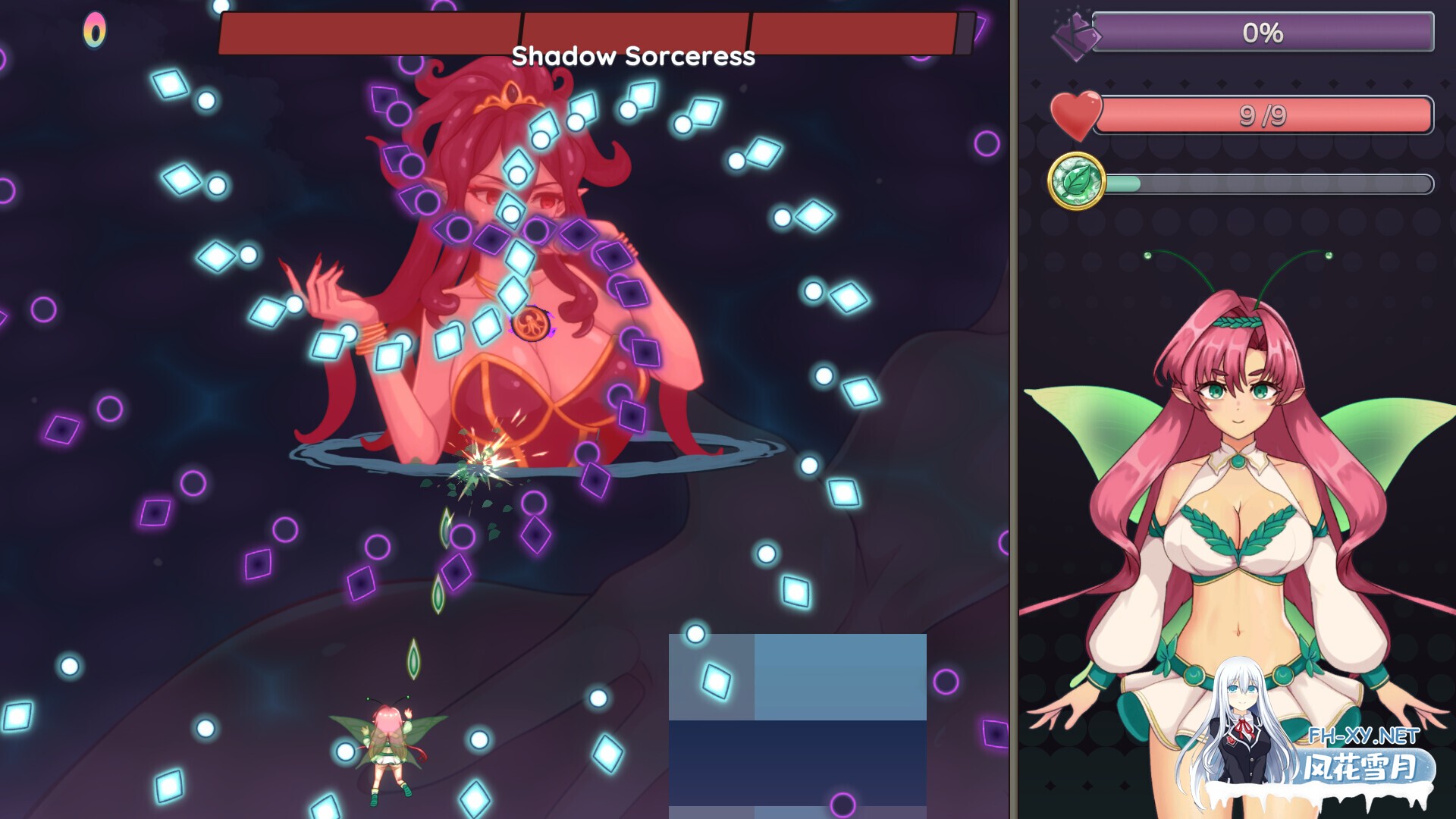The width and height of the screenshot is (1456, 819).
Task: Activate the green leaf medallion ability
Action: pyautogui.click(x=1077, y=182)
